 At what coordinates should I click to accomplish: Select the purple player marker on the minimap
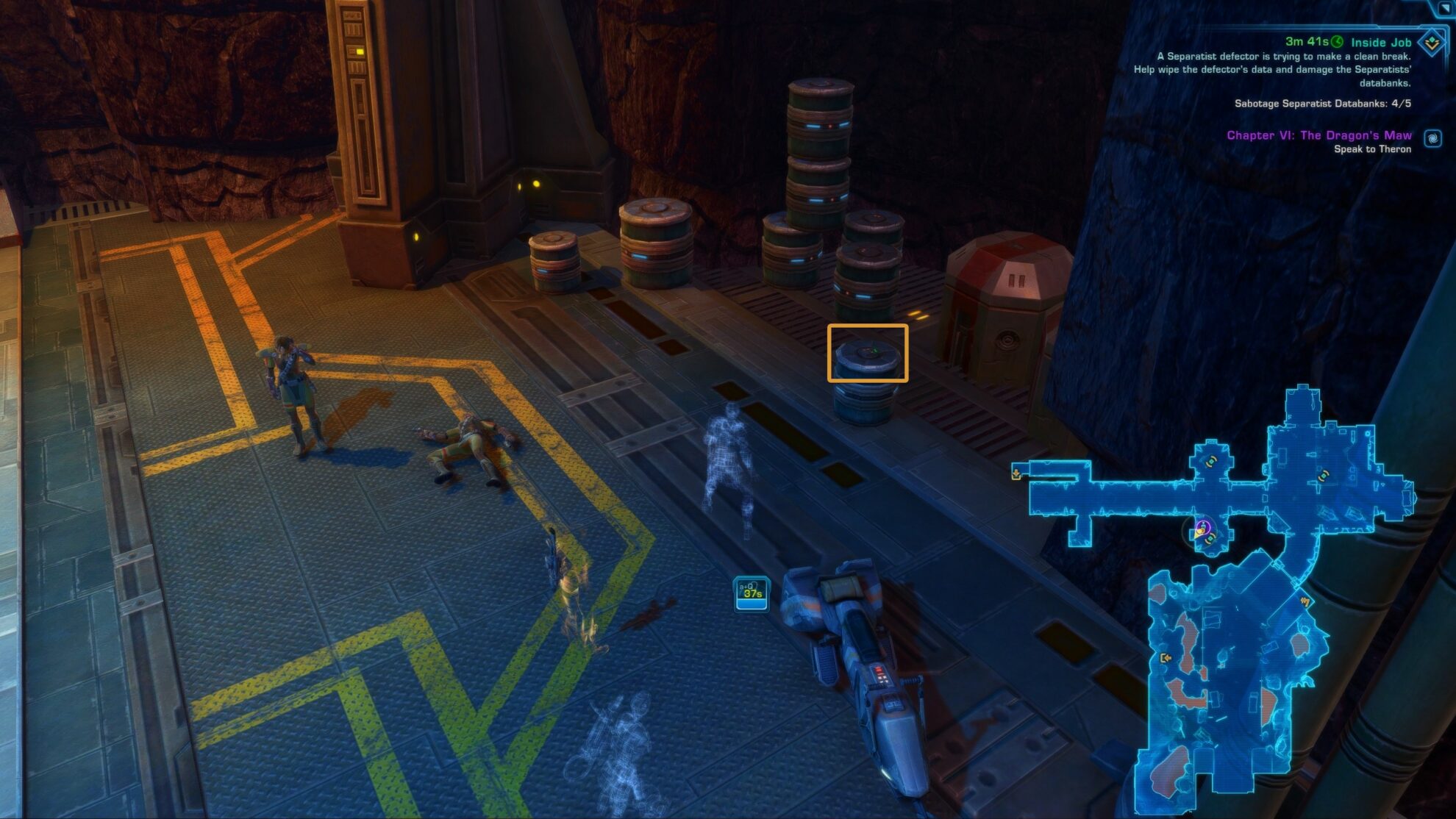pos(1203,526)
